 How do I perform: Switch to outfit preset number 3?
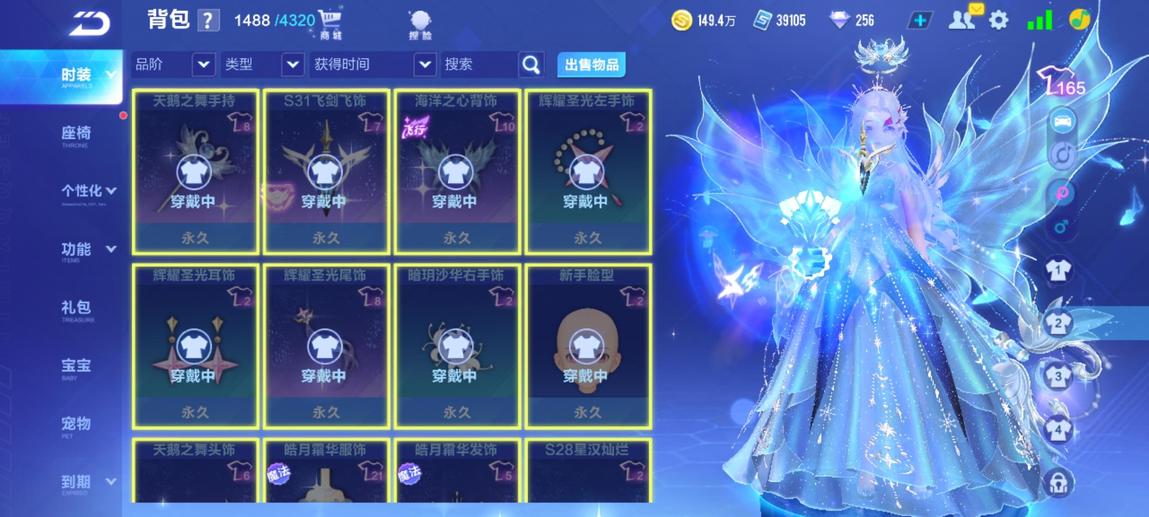point(1058,377)
